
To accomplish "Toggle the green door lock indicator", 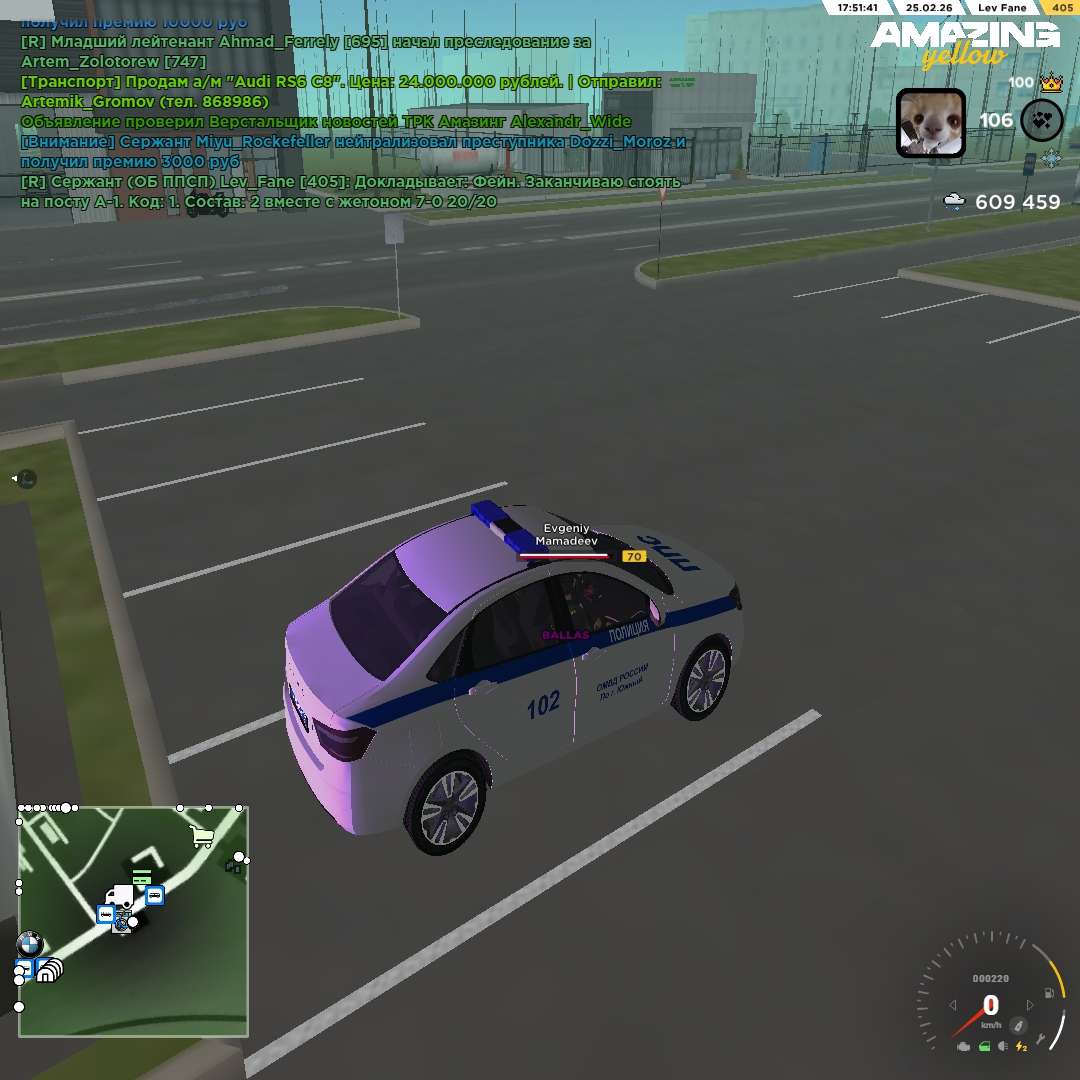I will (984, 1047).
